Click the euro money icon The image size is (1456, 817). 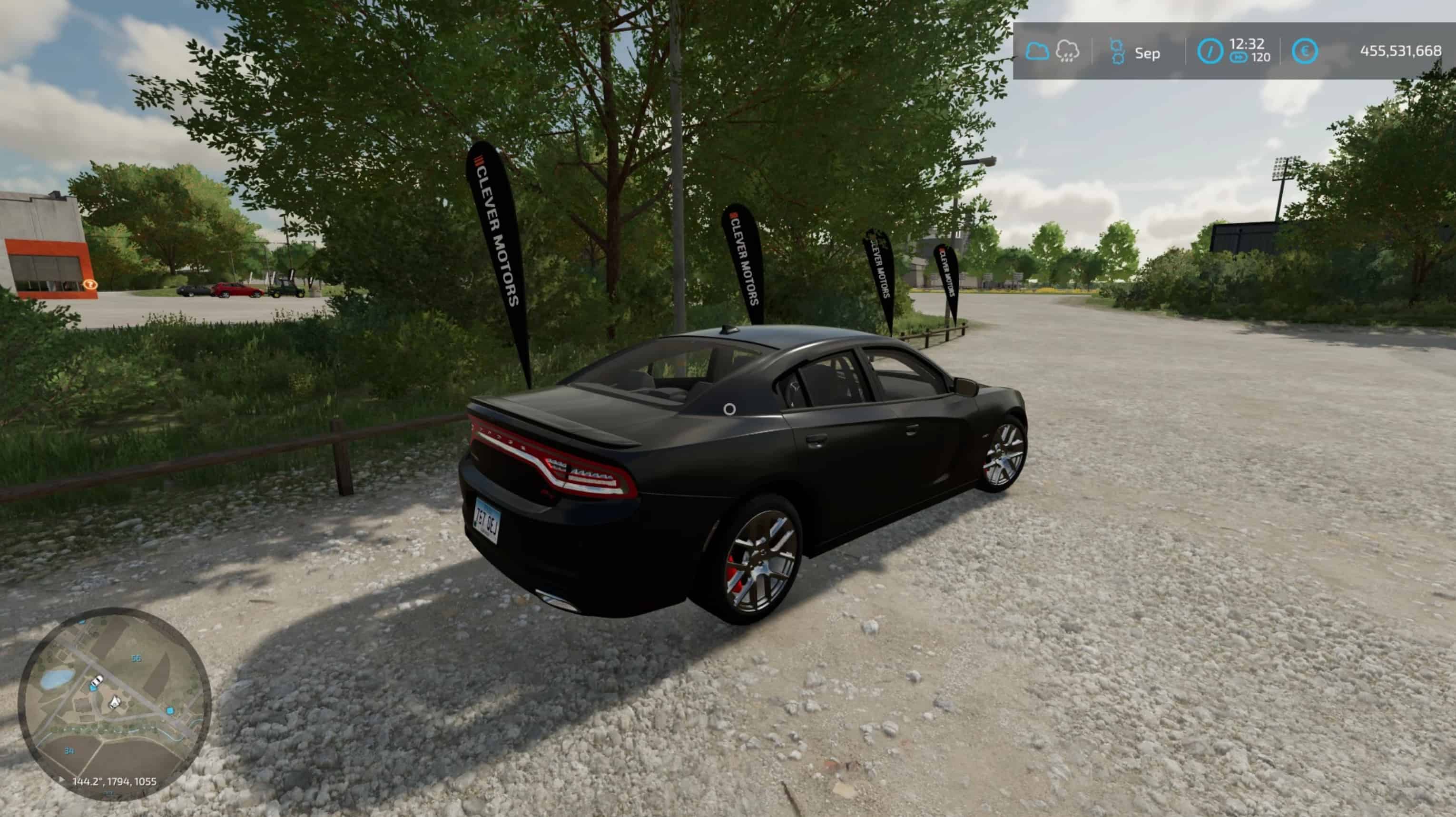tap(1305, 51)
